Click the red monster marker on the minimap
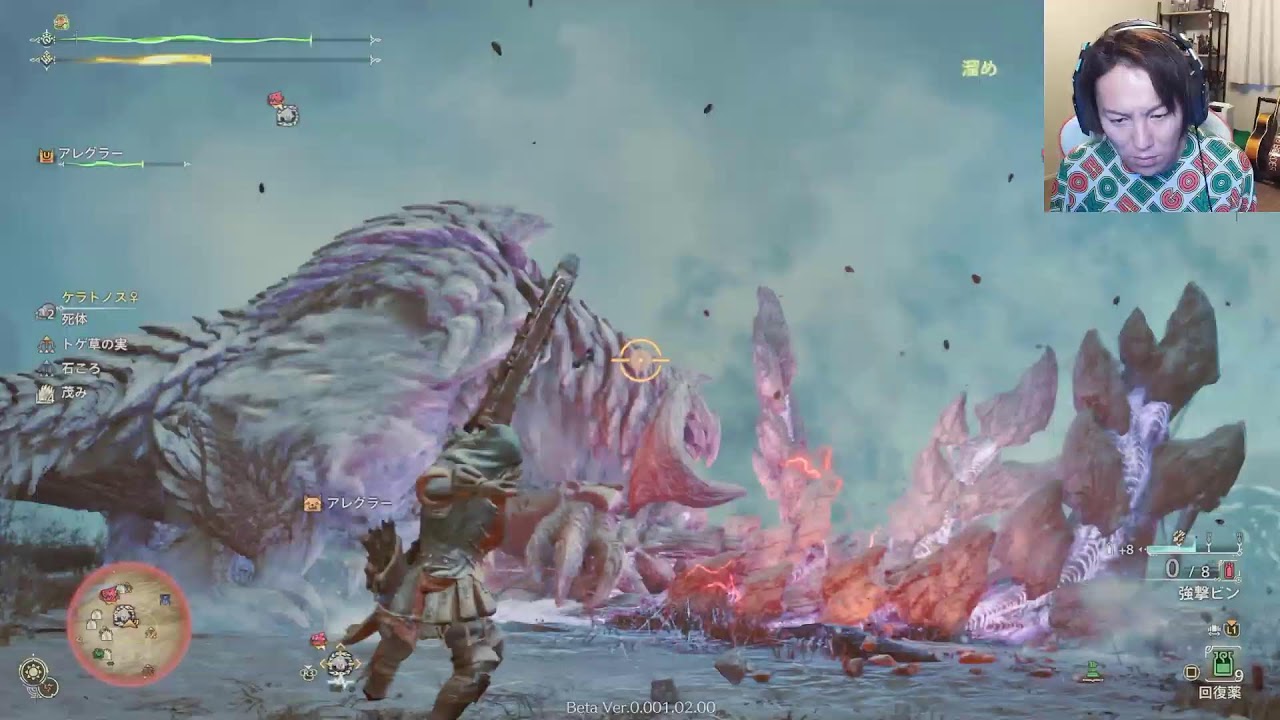 (109, 596)
